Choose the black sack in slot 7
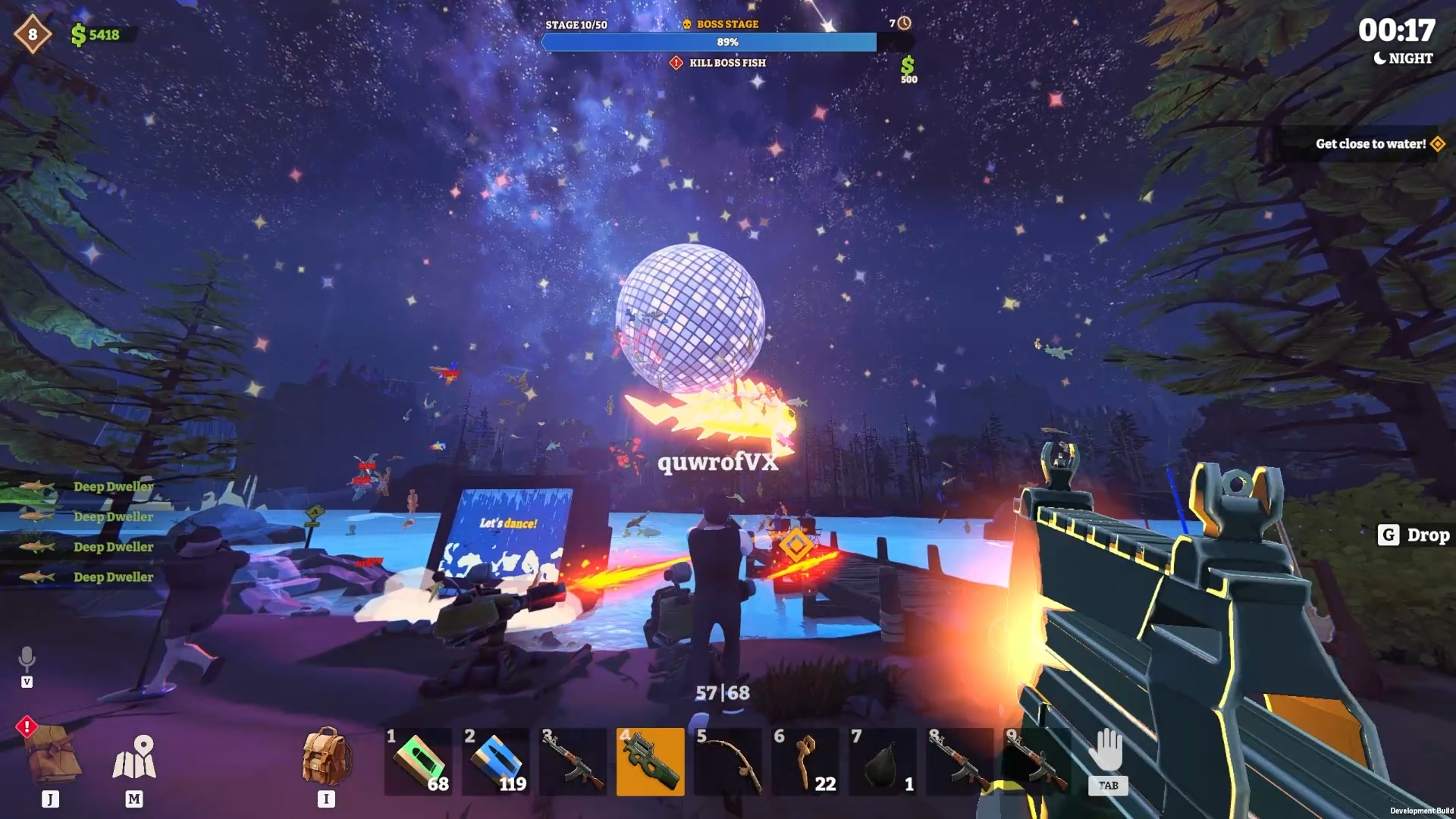The height and width of the screenshot is (819, 1456). [882, 761]
